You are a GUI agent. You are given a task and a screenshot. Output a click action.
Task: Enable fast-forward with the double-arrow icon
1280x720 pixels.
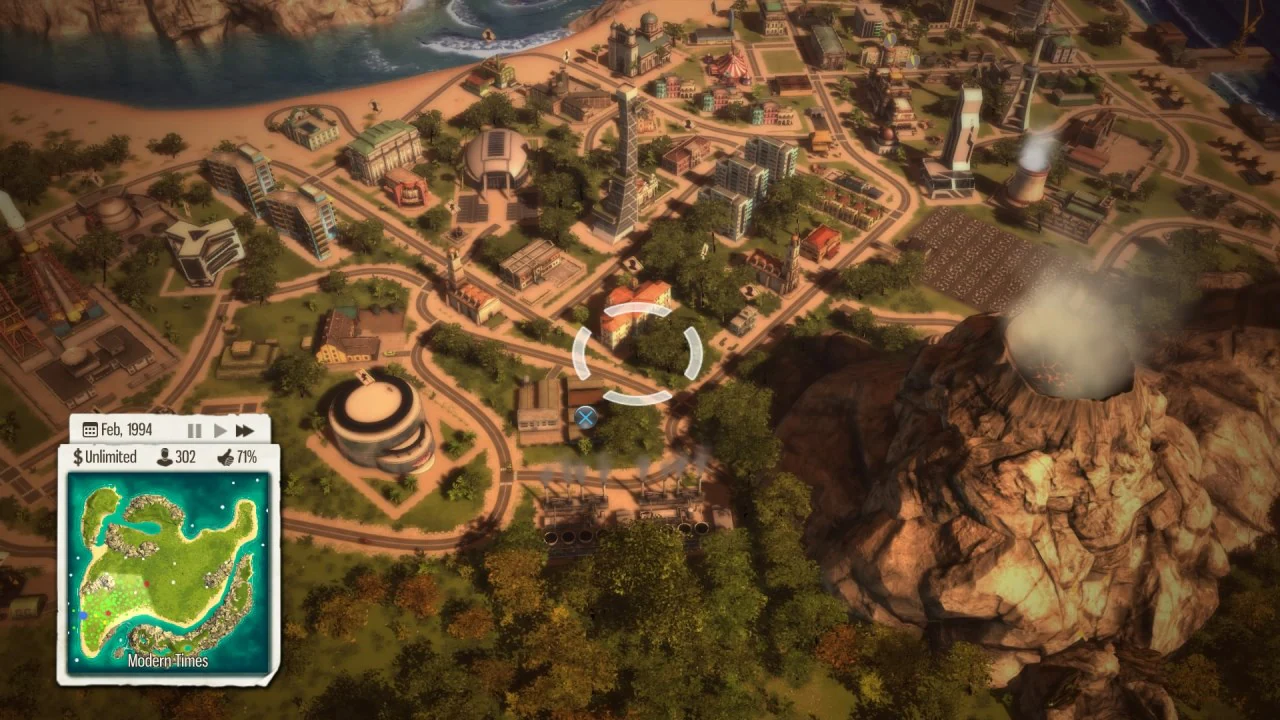click(244, 430)
